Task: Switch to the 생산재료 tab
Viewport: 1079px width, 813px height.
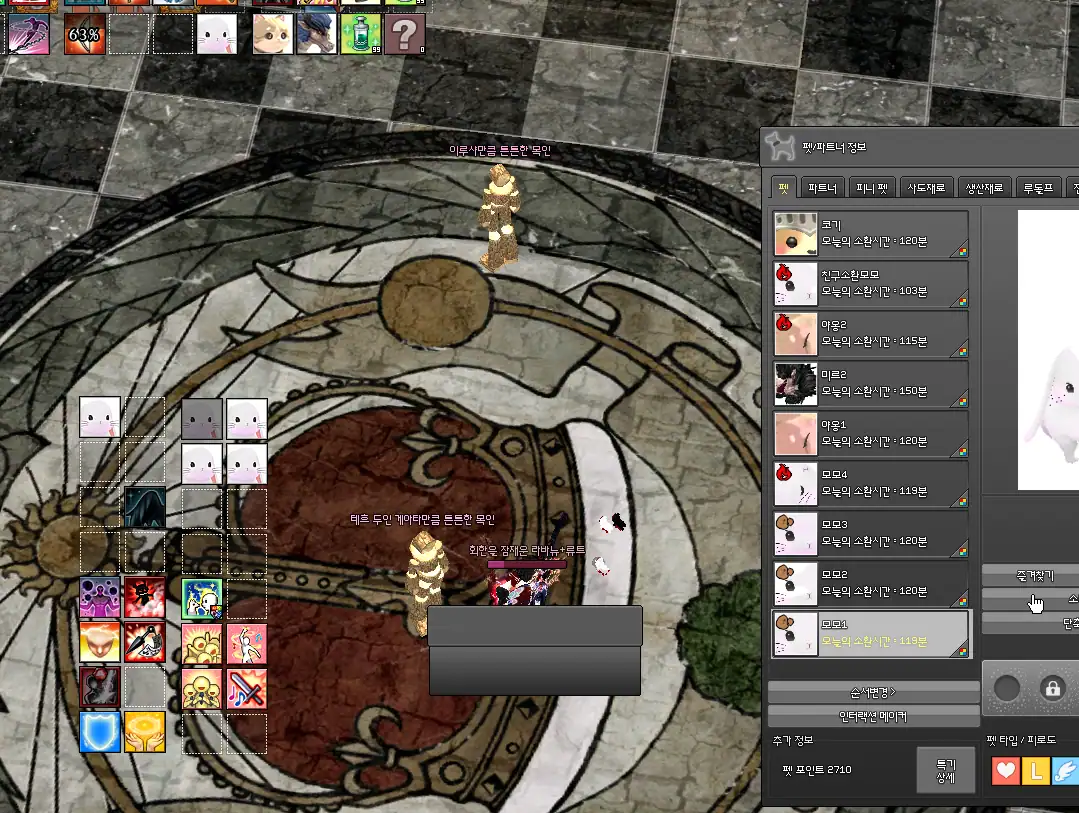Action: [984, 188]
